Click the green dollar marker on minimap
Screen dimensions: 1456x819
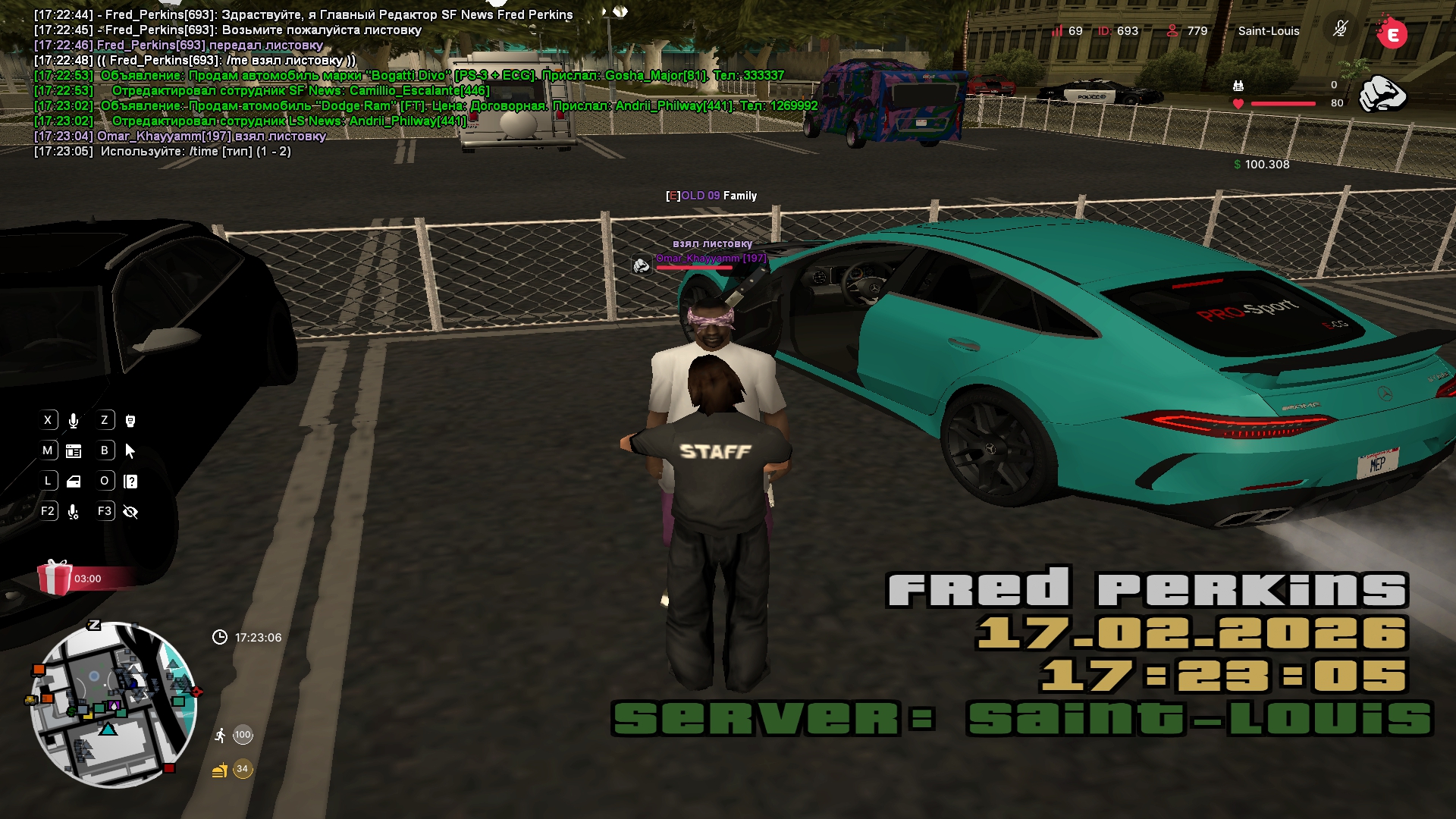click(x=71, y=711)
